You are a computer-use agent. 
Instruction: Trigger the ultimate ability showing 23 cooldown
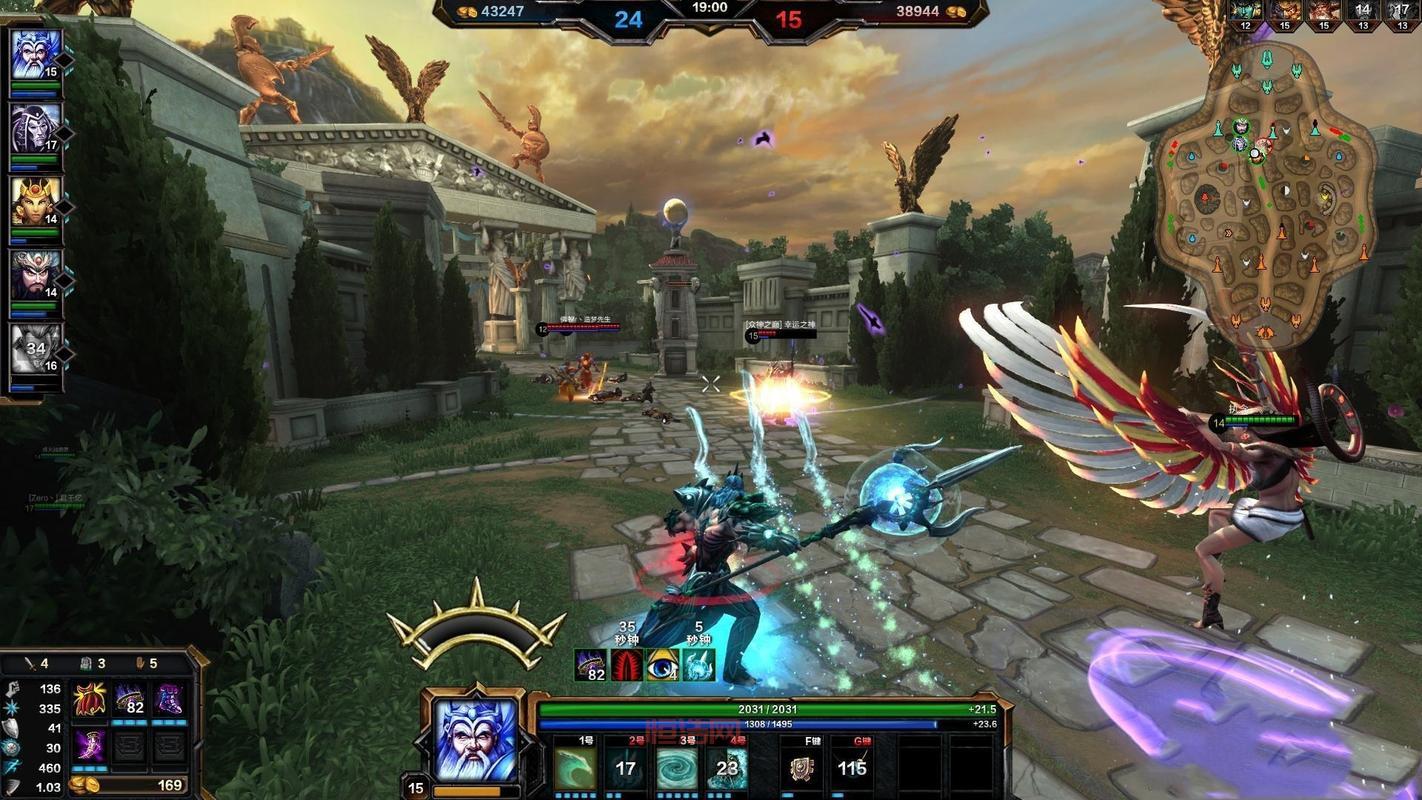(x=727, y=768)
